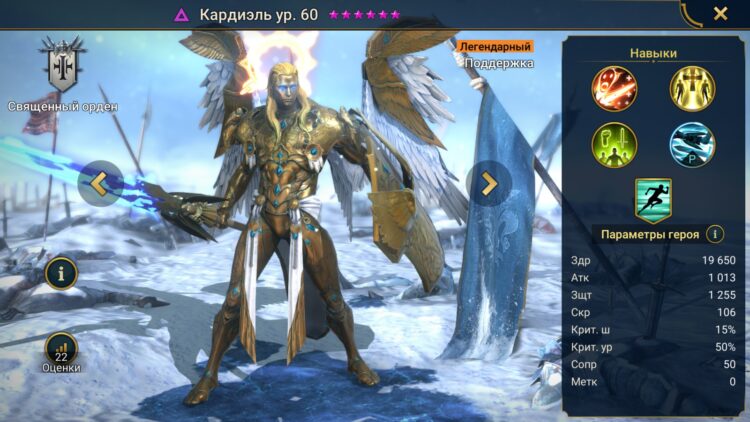Viewport: 750px width, 422px height.
Task: Open the hero info button on the left
Action: coord(62,272)
